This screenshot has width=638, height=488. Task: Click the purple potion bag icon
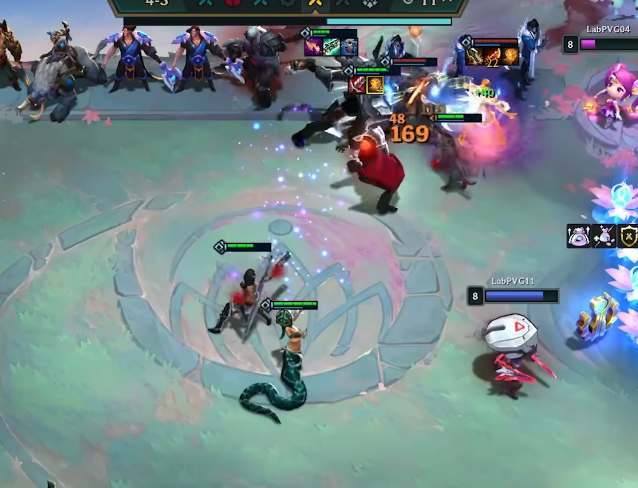click(x=578, y=236)
